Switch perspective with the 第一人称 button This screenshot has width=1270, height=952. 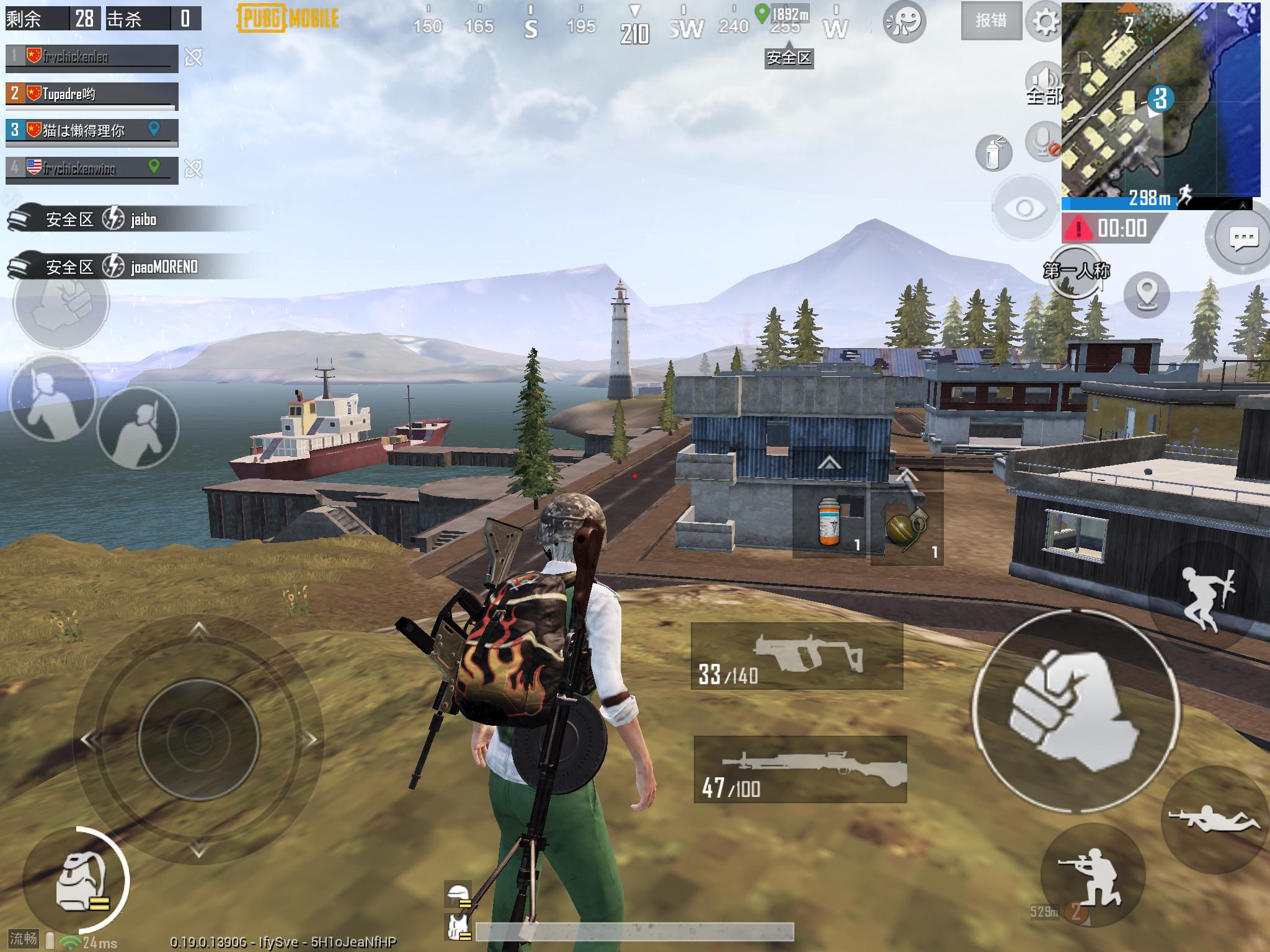click(1076, 271)
